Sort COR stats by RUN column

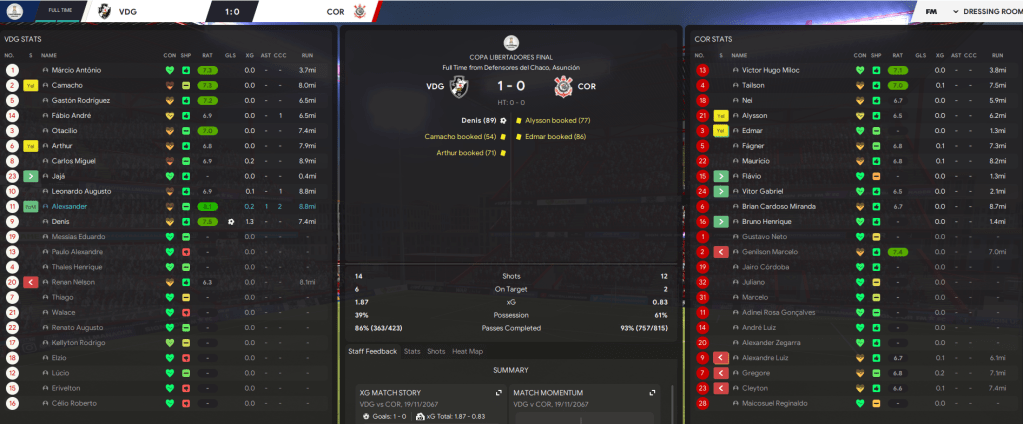pyautogui.click(x=997, y=54)
